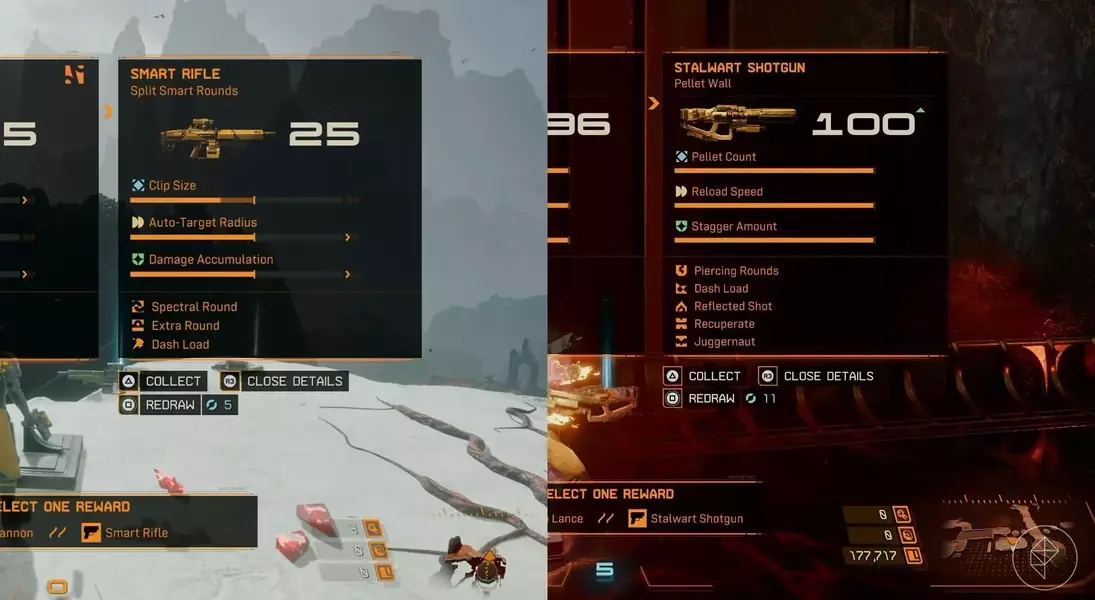This screenshot has width=1095, height=600.
Task: Close details on the Stalwart Shotgun panel
Action: 817,376
